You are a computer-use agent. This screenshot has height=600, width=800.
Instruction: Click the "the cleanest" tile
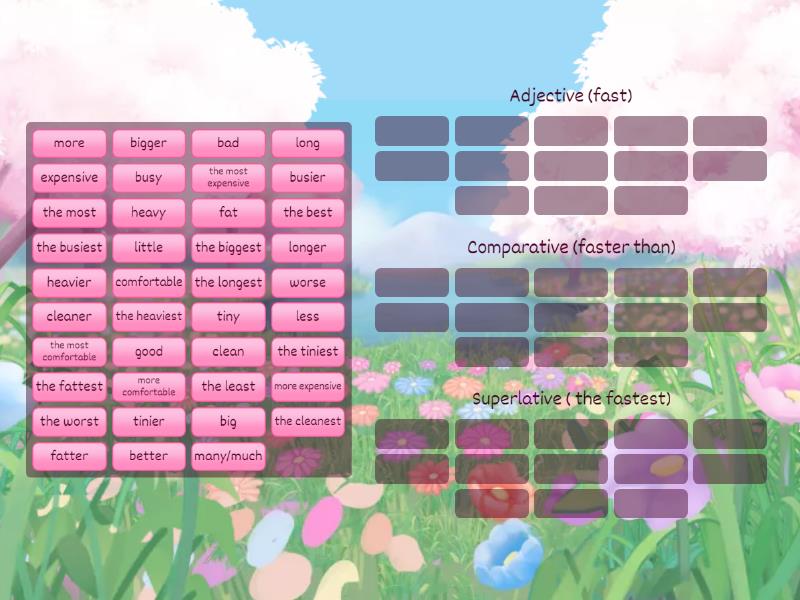(x=308, y=421)
